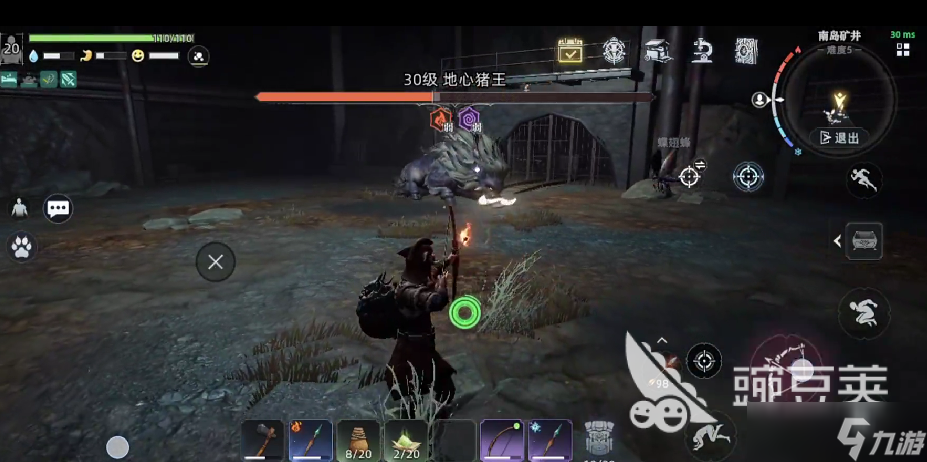This screenshot has width=927, height=462.
Task: Select the stone axe hotbar slot
Action: point(261,440)
